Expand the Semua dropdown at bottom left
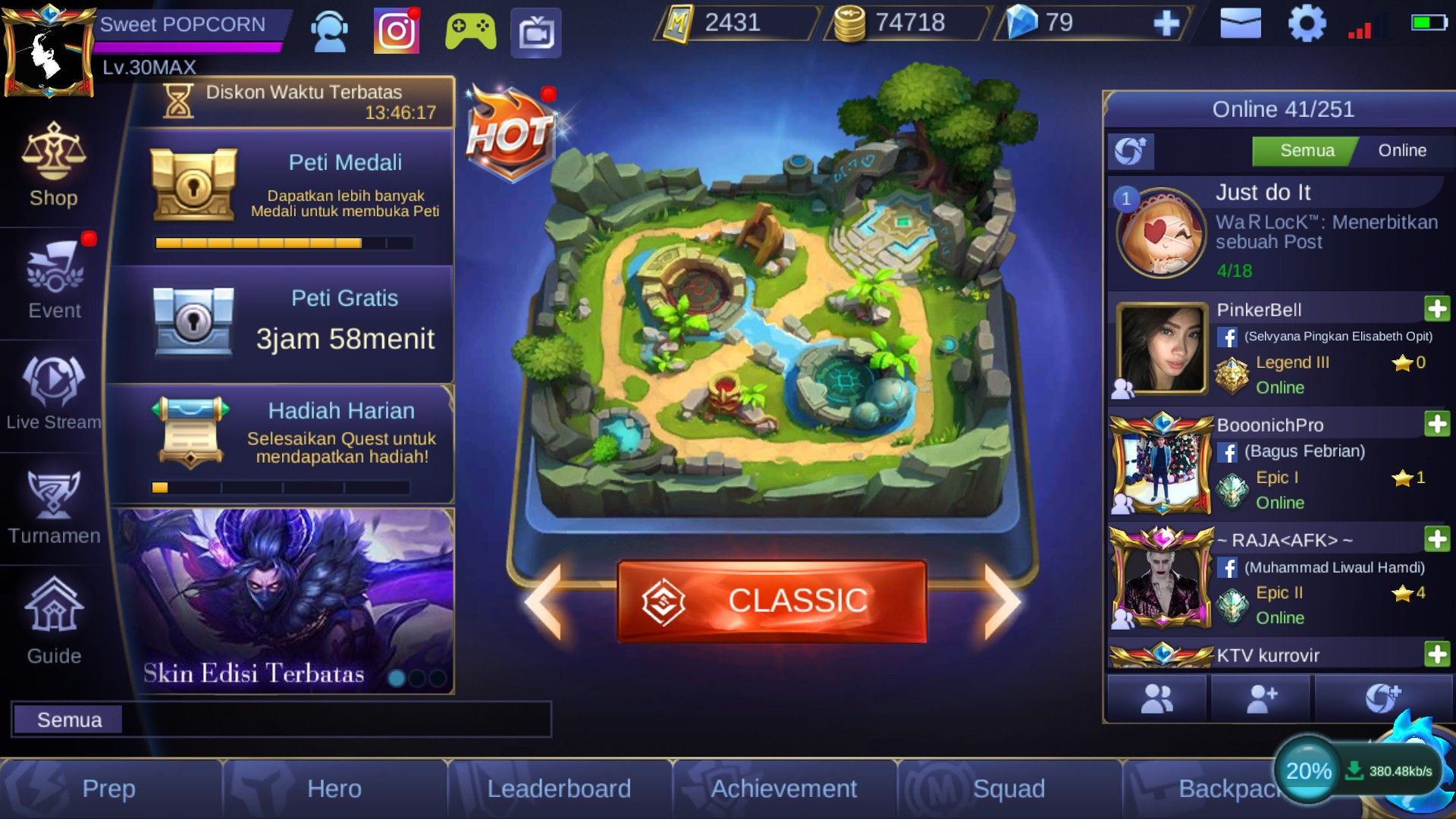Viewport: 1456px width, 819px height. tap(68, 719)
